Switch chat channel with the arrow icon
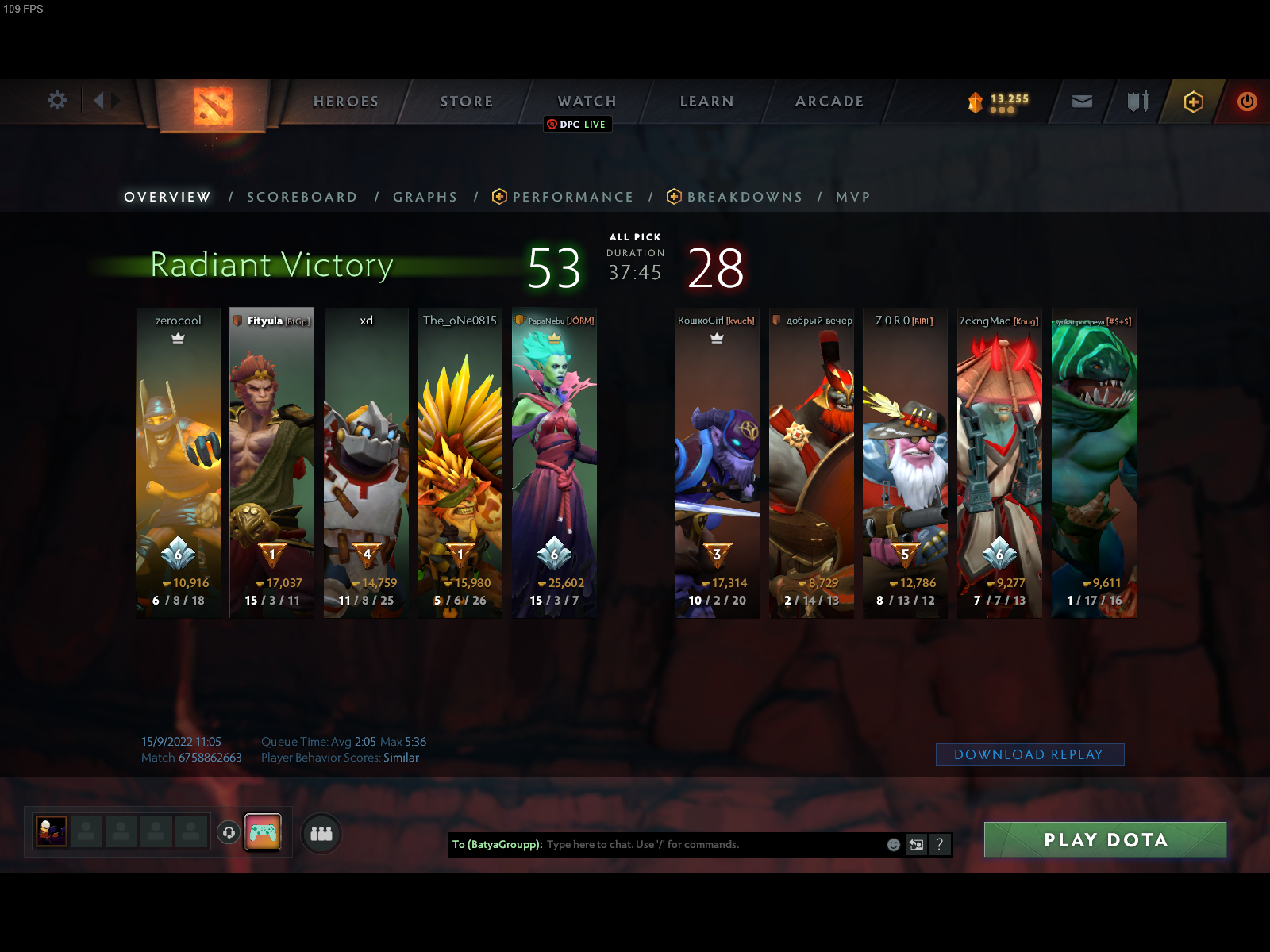Screen dimensions: 1270x952 click(915, 845)
